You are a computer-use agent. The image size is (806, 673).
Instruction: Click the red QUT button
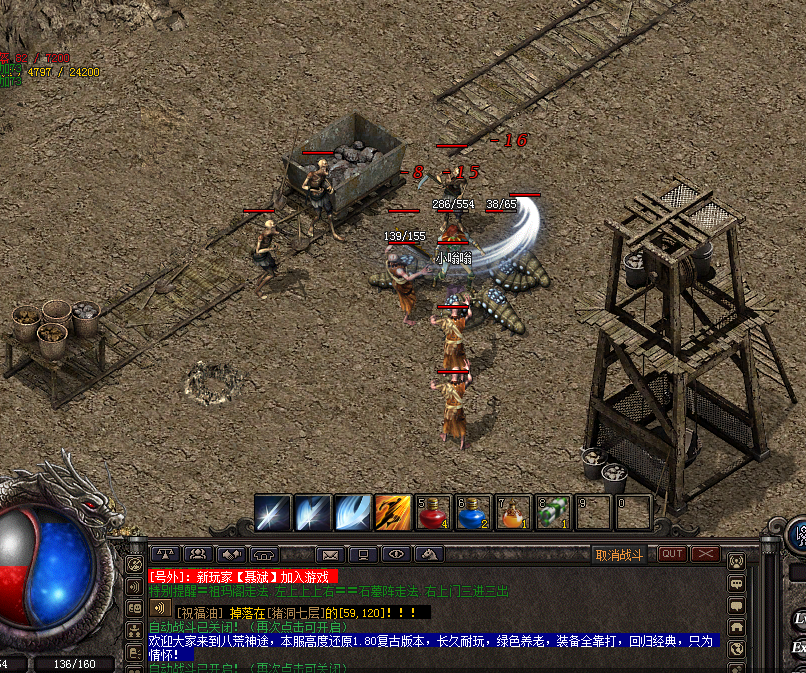[672, 554]
